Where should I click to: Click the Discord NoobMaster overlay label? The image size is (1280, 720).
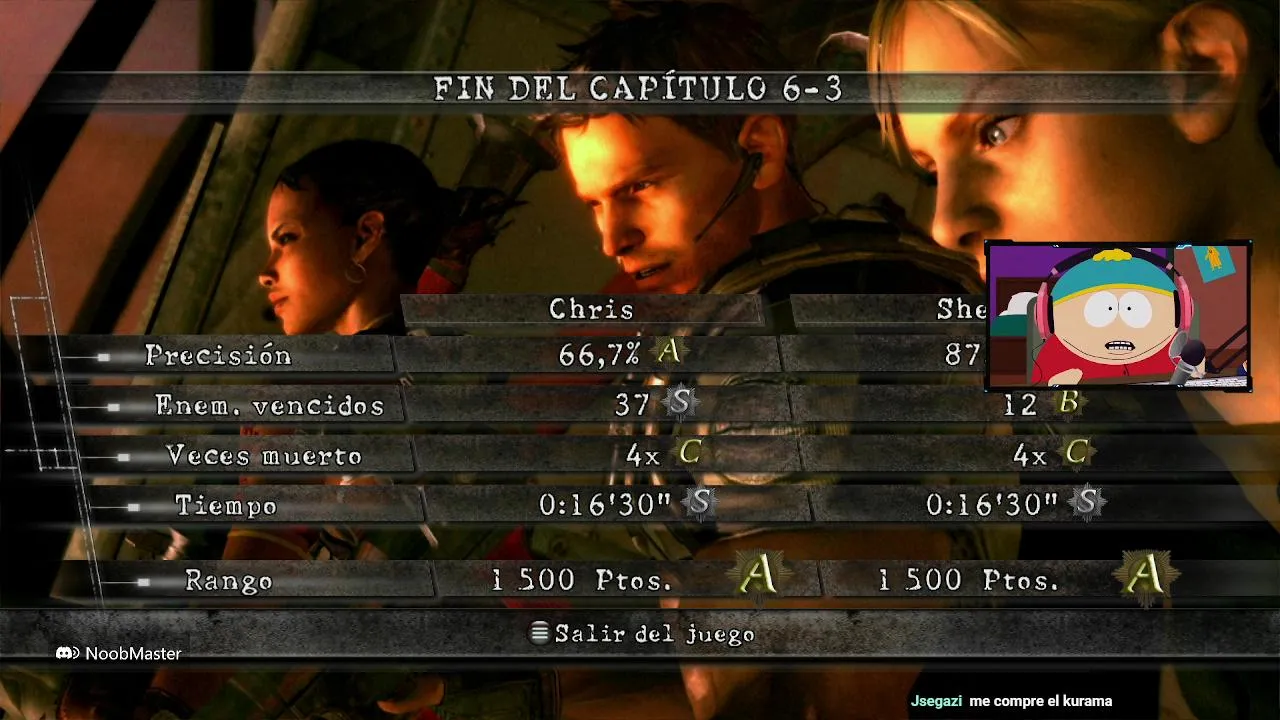[x=119, y=653]
